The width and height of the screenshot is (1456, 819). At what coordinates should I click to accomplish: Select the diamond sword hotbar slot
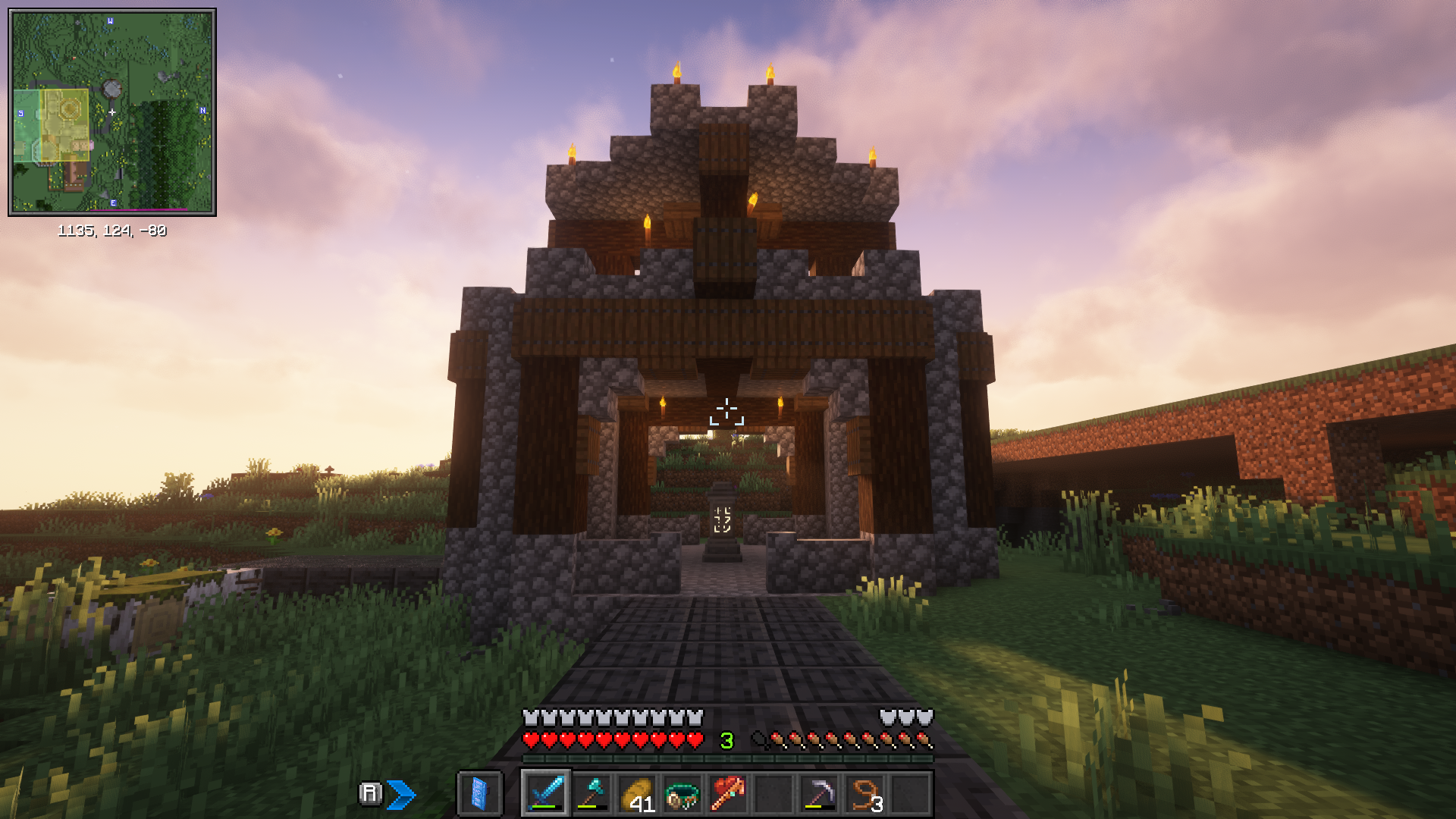pyautogui.click(x=545, y=794)
